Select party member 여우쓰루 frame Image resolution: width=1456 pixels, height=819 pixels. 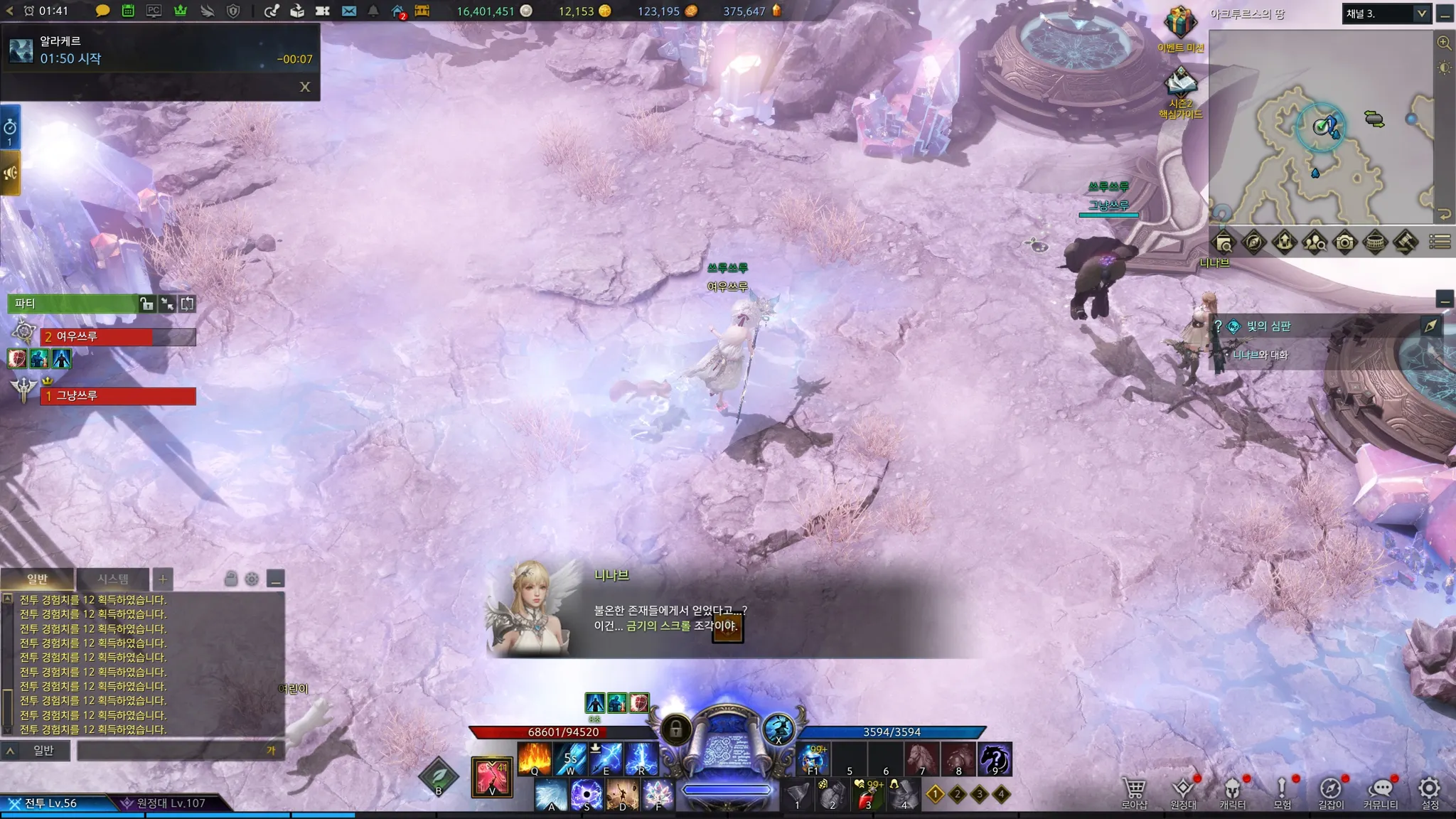(118, 336)
